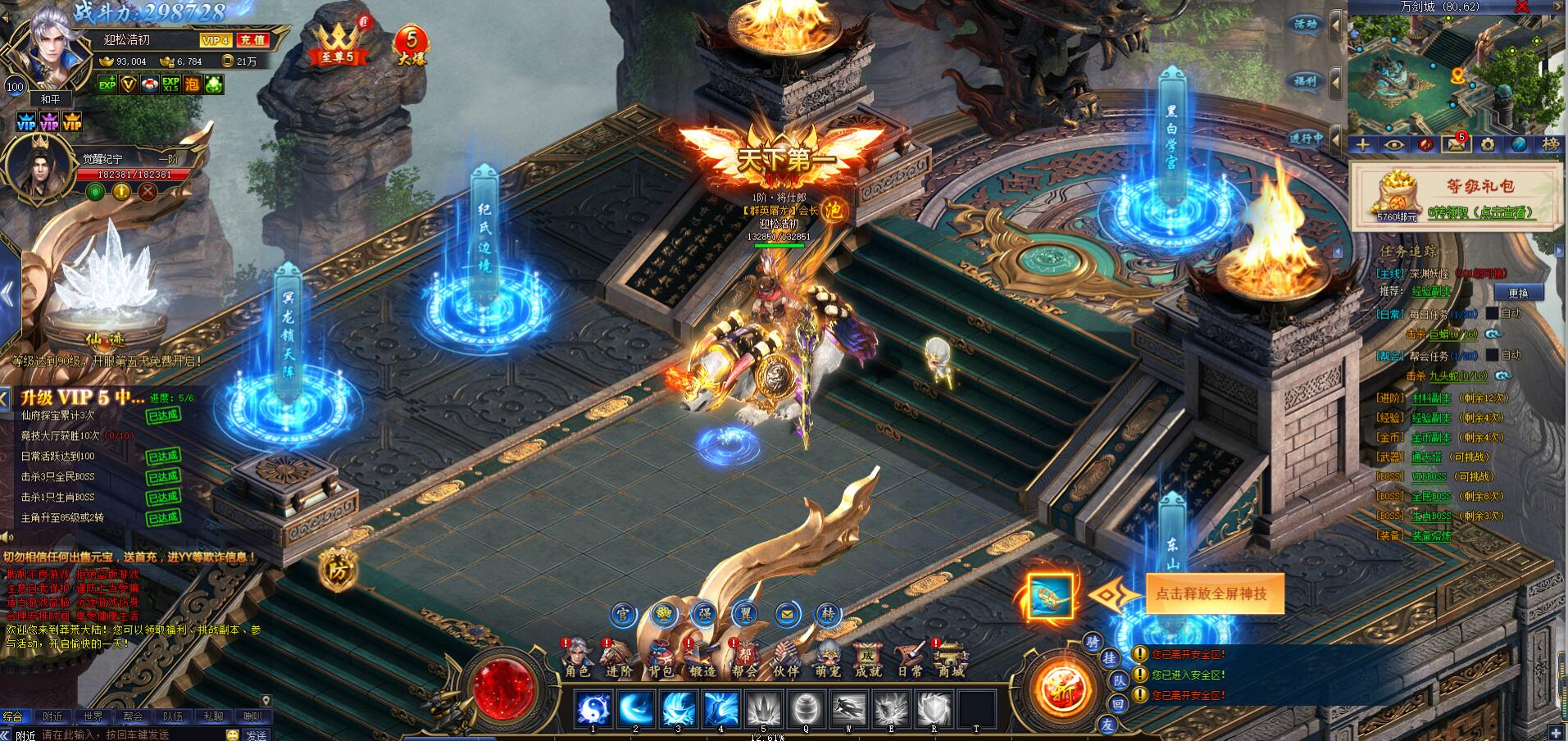Switch to the 世界 chat tab
Viewport: 1568px width, 741px height.
[93, 717]
